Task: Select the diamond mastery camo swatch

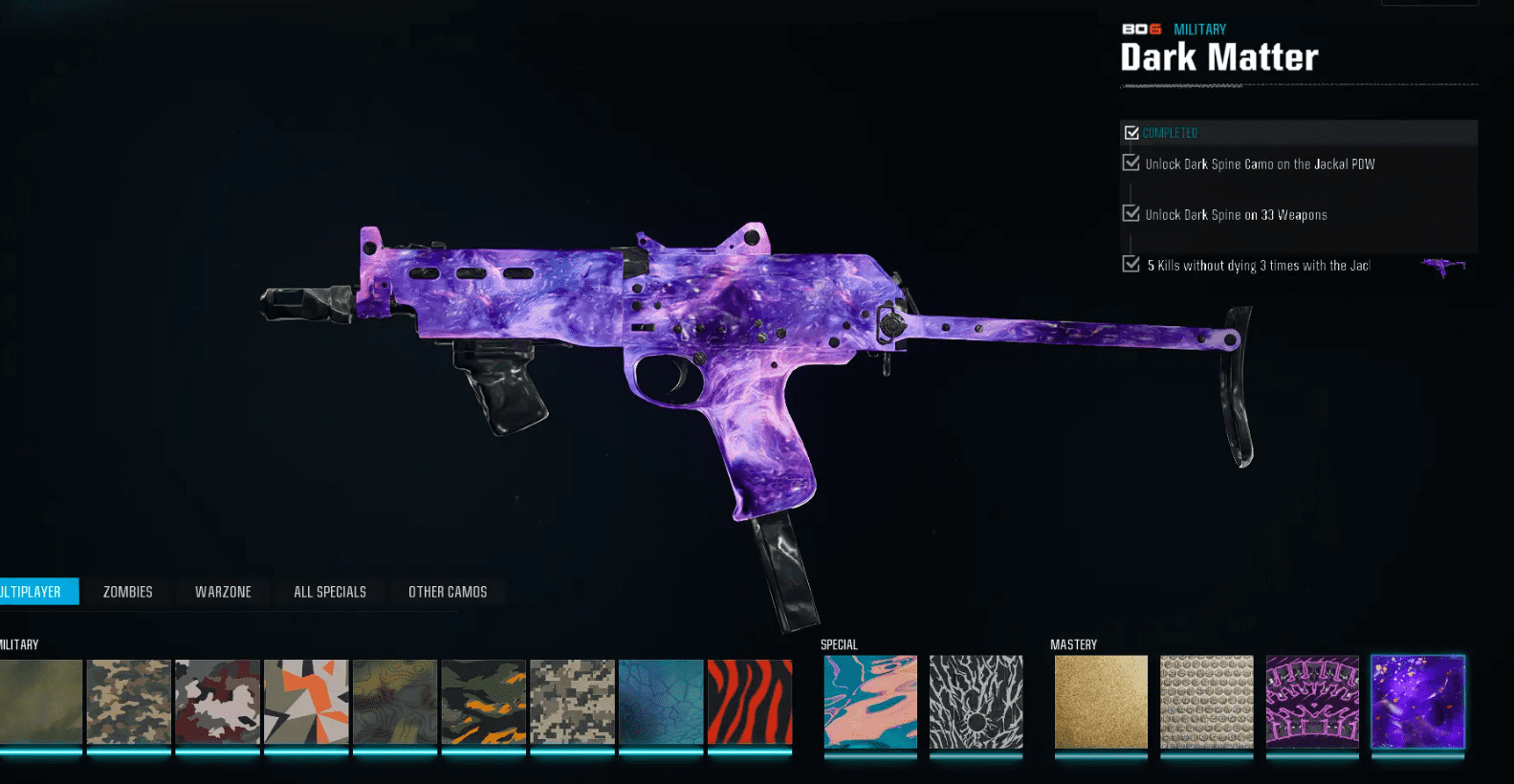Action: coord(1206,702)
